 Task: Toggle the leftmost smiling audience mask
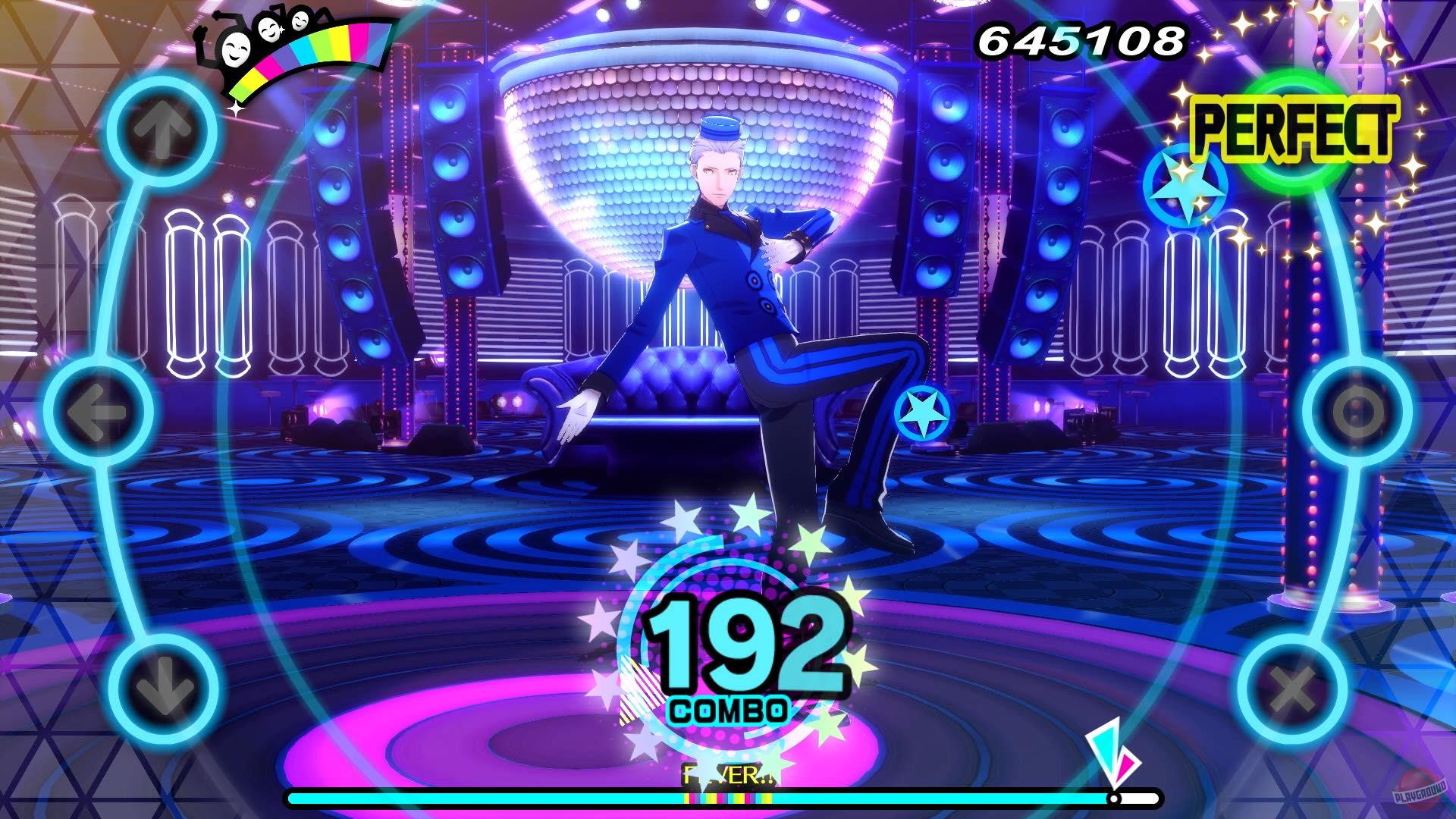(x=235, y=52)
